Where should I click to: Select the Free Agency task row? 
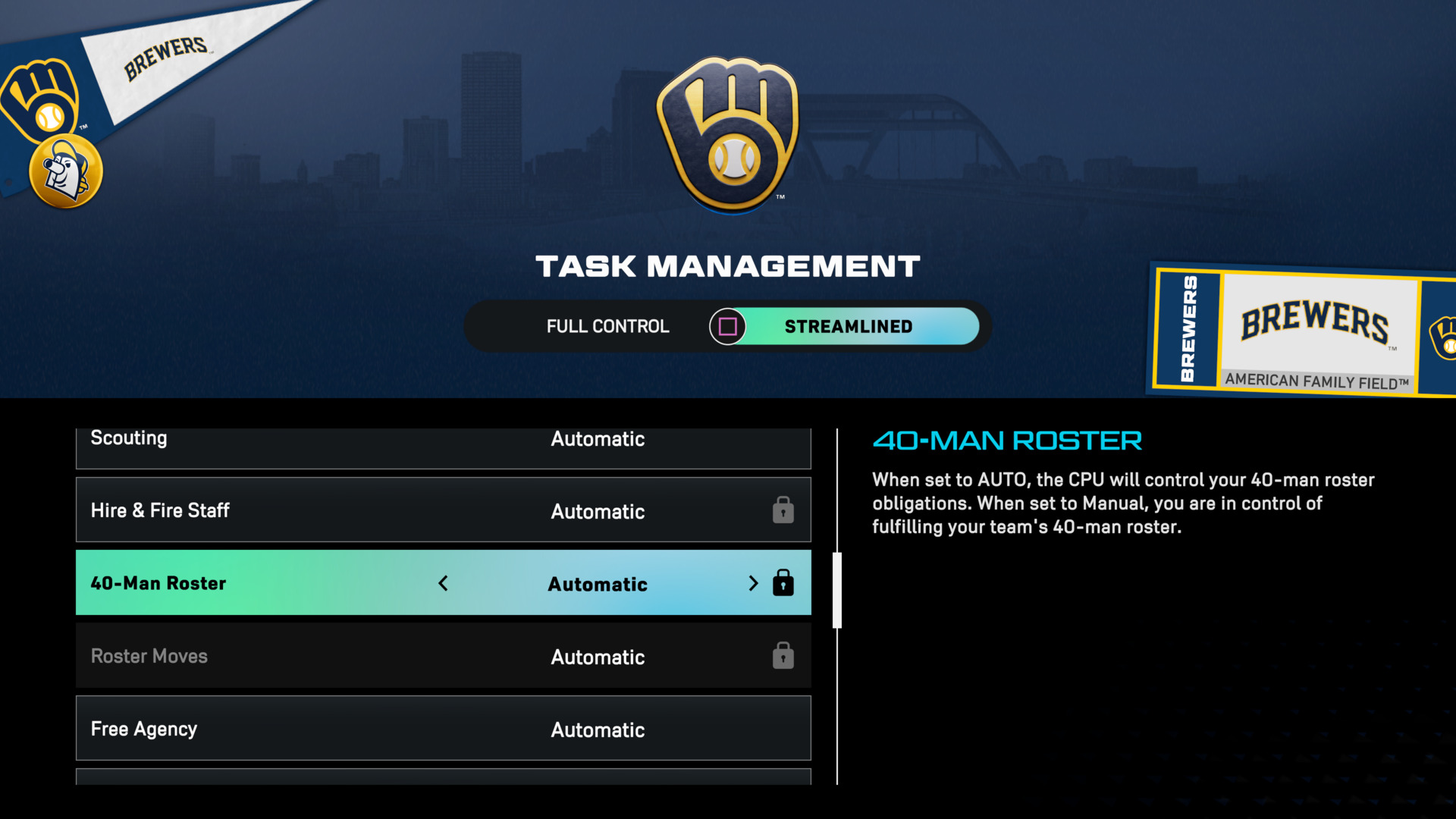coord(443,729)
